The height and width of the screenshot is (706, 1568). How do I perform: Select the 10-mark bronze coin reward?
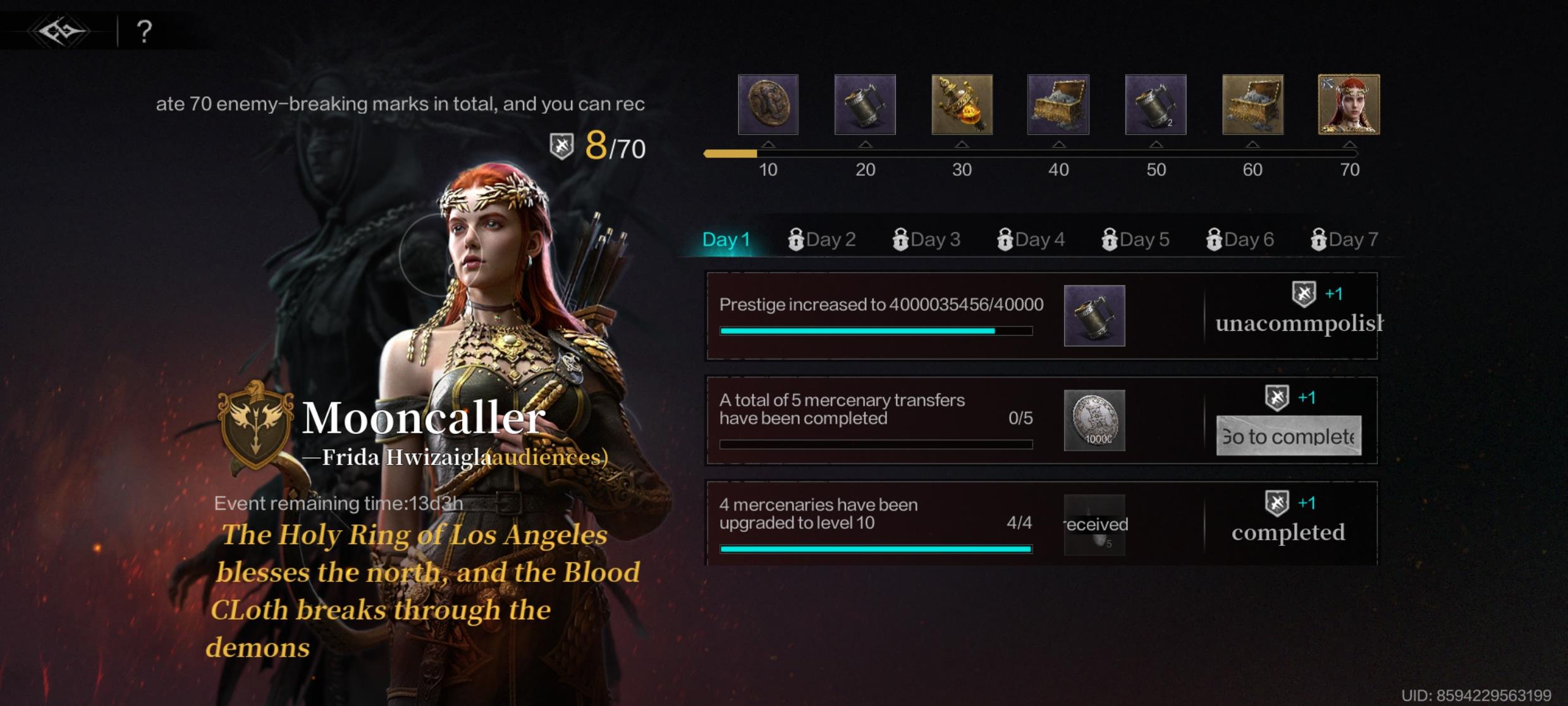[x=768, y=104]
